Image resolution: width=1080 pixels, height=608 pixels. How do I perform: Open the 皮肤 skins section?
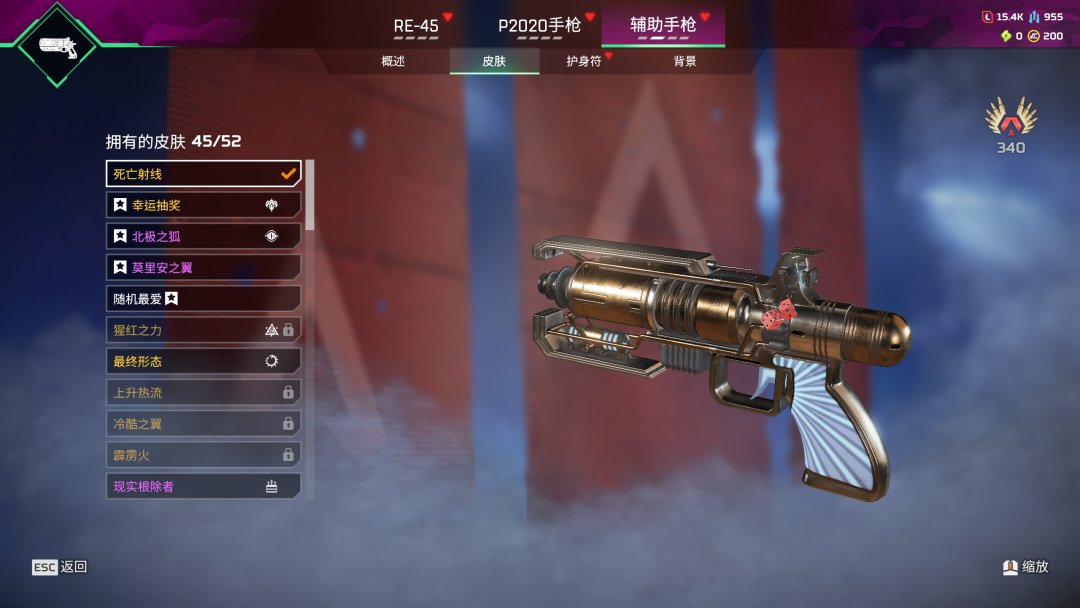point(494,61)
